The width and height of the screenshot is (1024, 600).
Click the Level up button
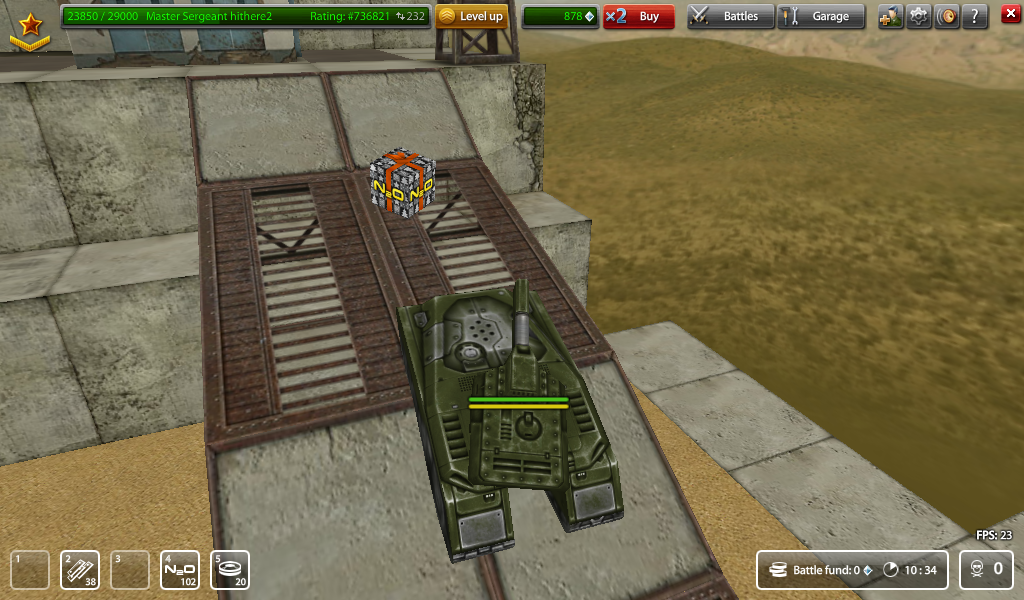pos(472,16)
